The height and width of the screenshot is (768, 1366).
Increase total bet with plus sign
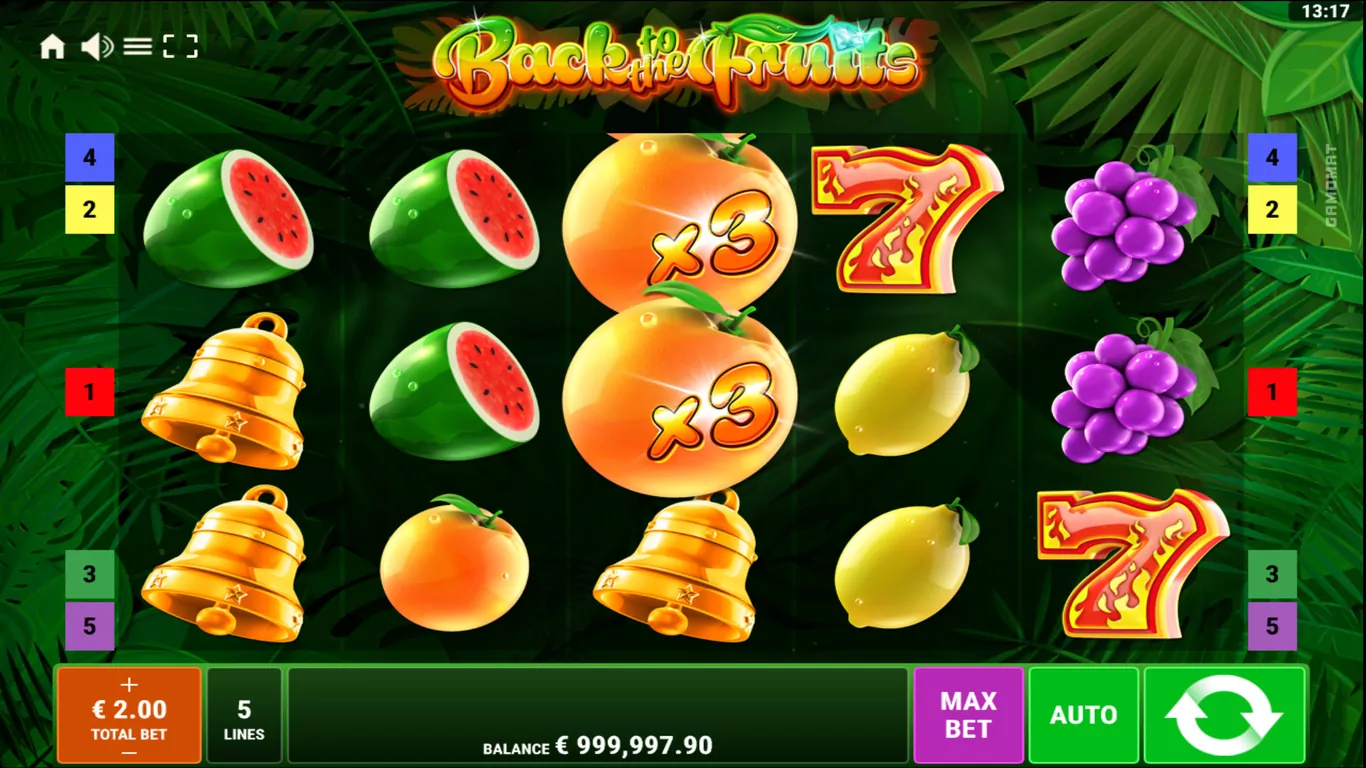[129, 685]
